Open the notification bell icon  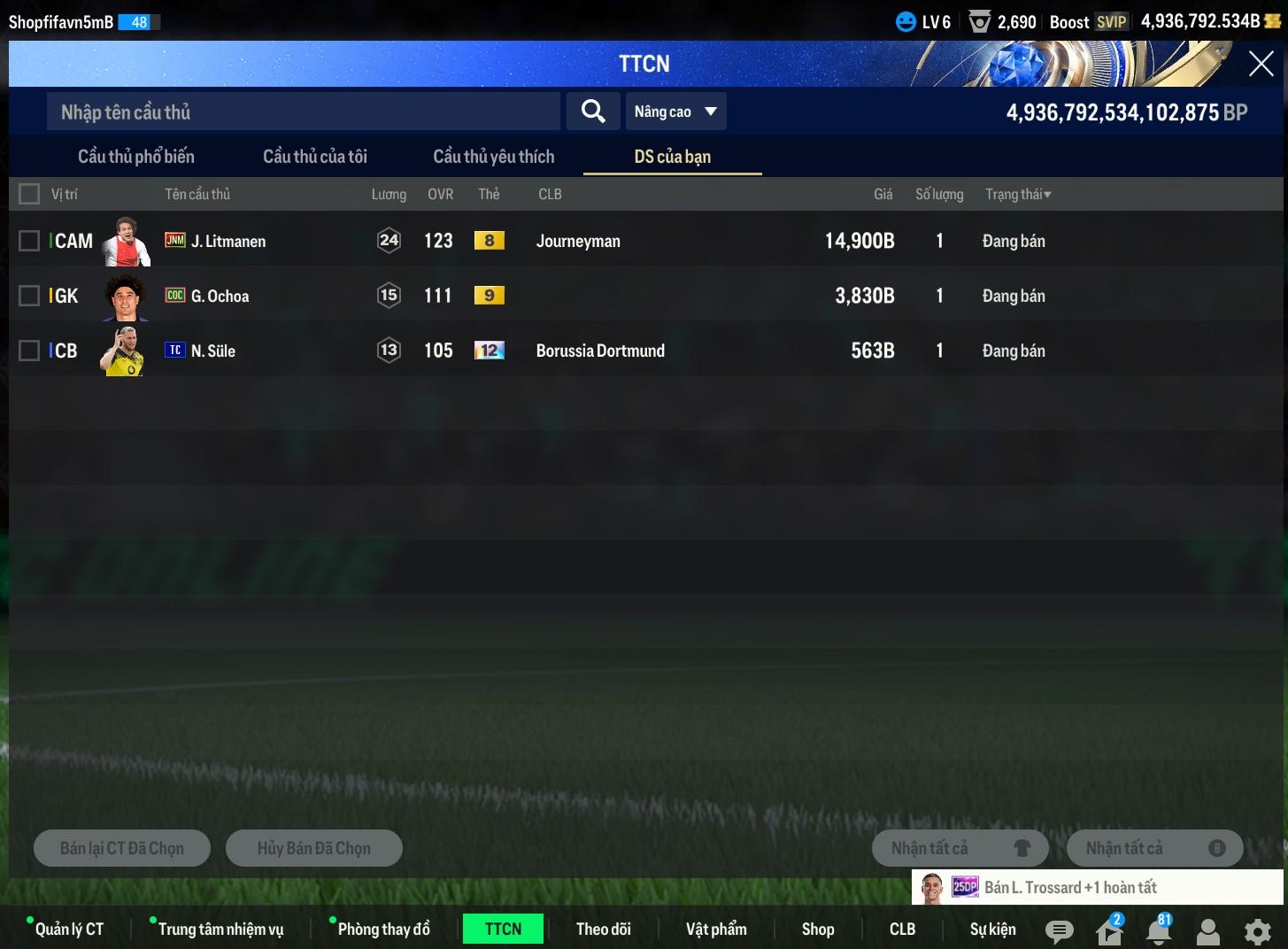coord(1158,930)
